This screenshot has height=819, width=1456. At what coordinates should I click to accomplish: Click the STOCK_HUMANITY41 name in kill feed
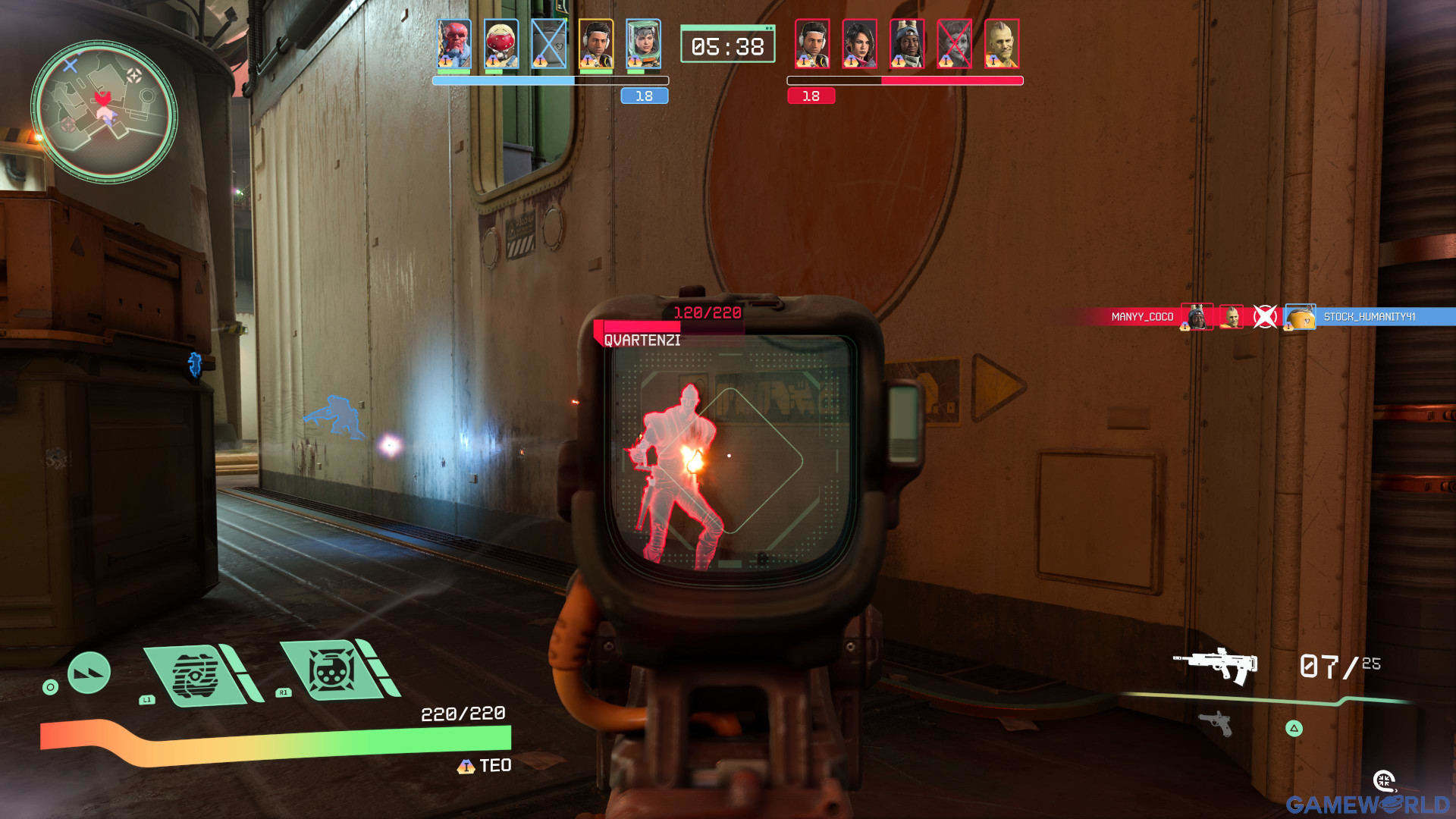point(1369,317)
